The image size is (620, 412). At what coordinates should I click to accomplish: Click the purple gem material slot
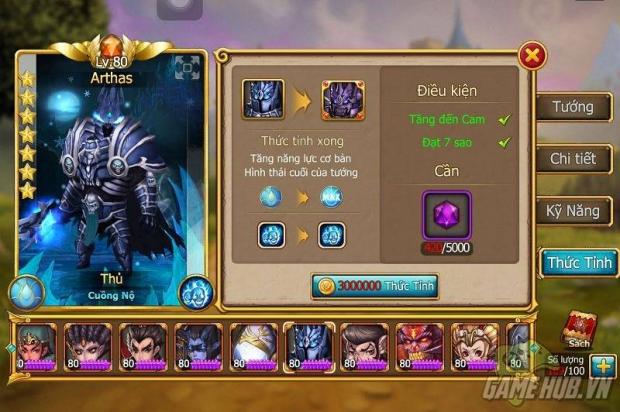(446, 217)
